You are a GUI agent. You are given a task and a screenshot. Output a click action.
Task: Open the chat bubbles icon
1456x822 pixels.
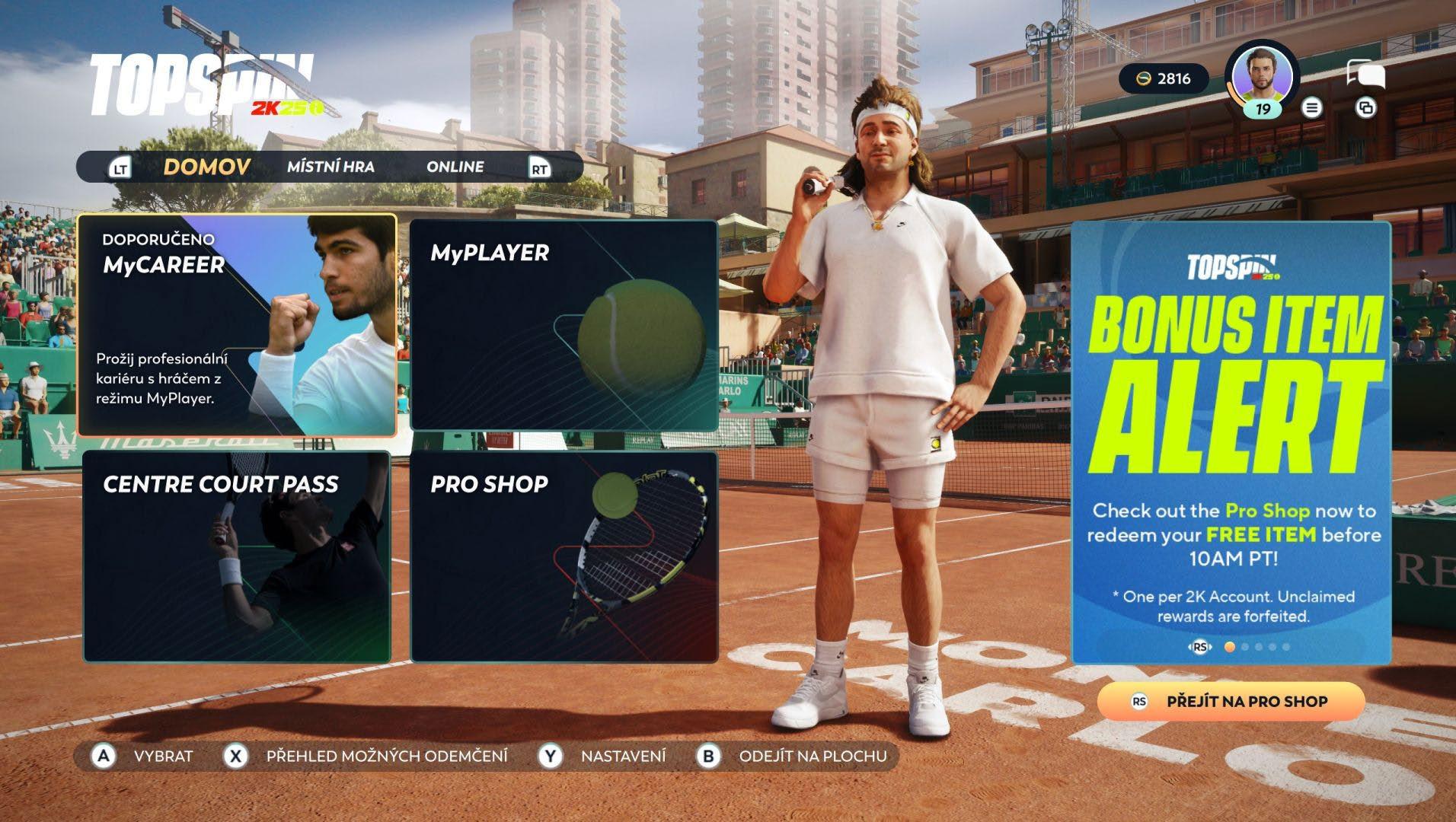click(1365, 74)
